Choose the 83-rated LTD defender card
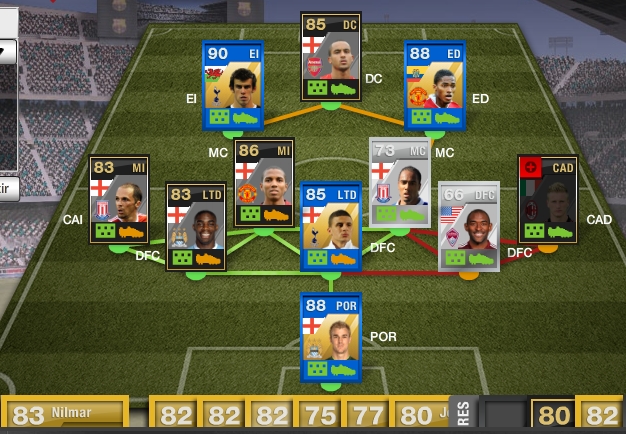626x434 pixels. click(x=196, y=226)
